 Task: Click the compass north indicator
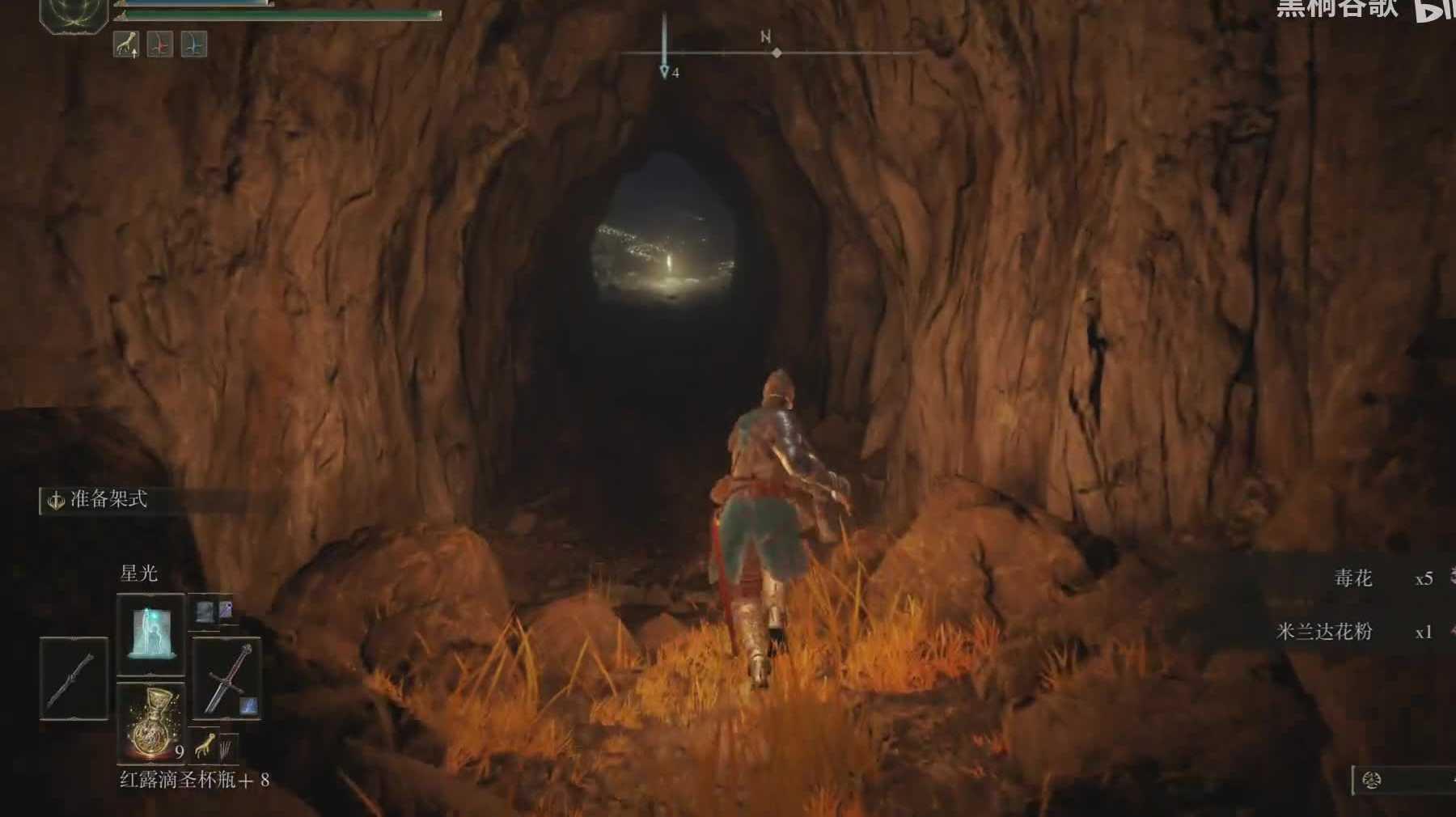click(765, 37)
